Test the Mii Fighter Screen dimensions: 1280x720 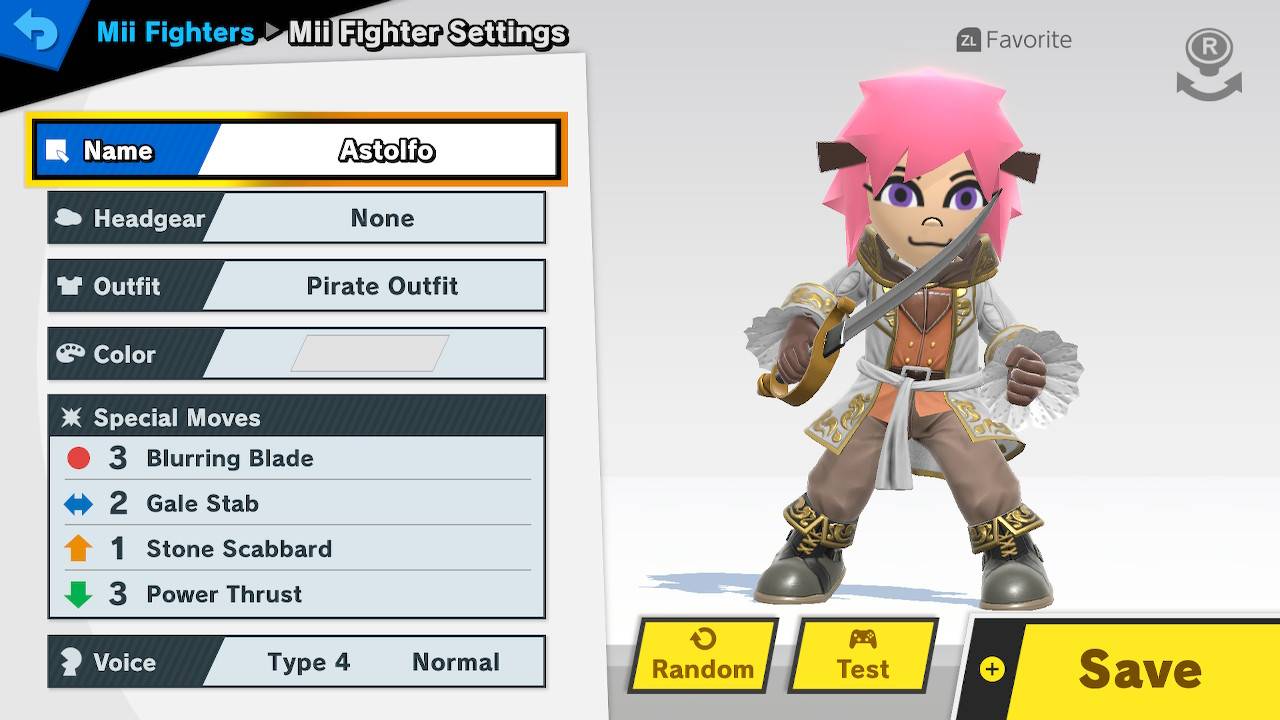click(x=862, y=656)
